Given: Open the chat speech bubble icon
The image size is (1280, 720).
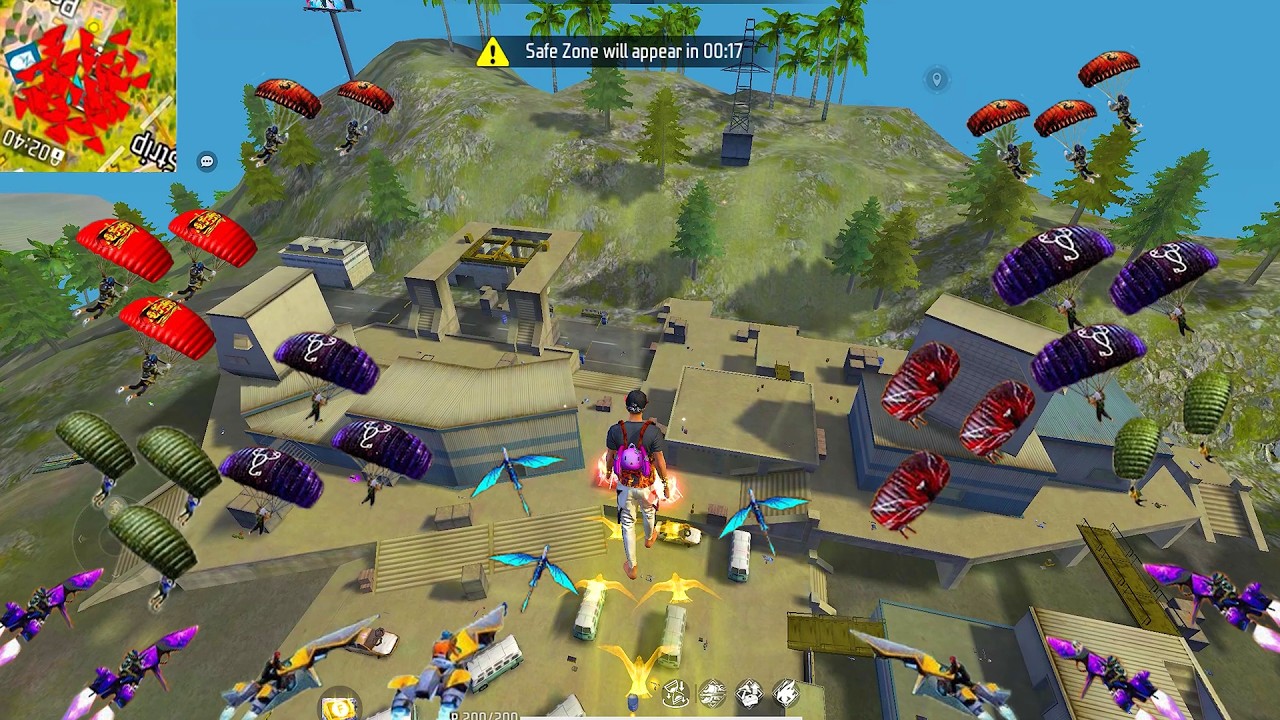Looking at the screenshot, I should pyautogui.click(x=207, y=161).
